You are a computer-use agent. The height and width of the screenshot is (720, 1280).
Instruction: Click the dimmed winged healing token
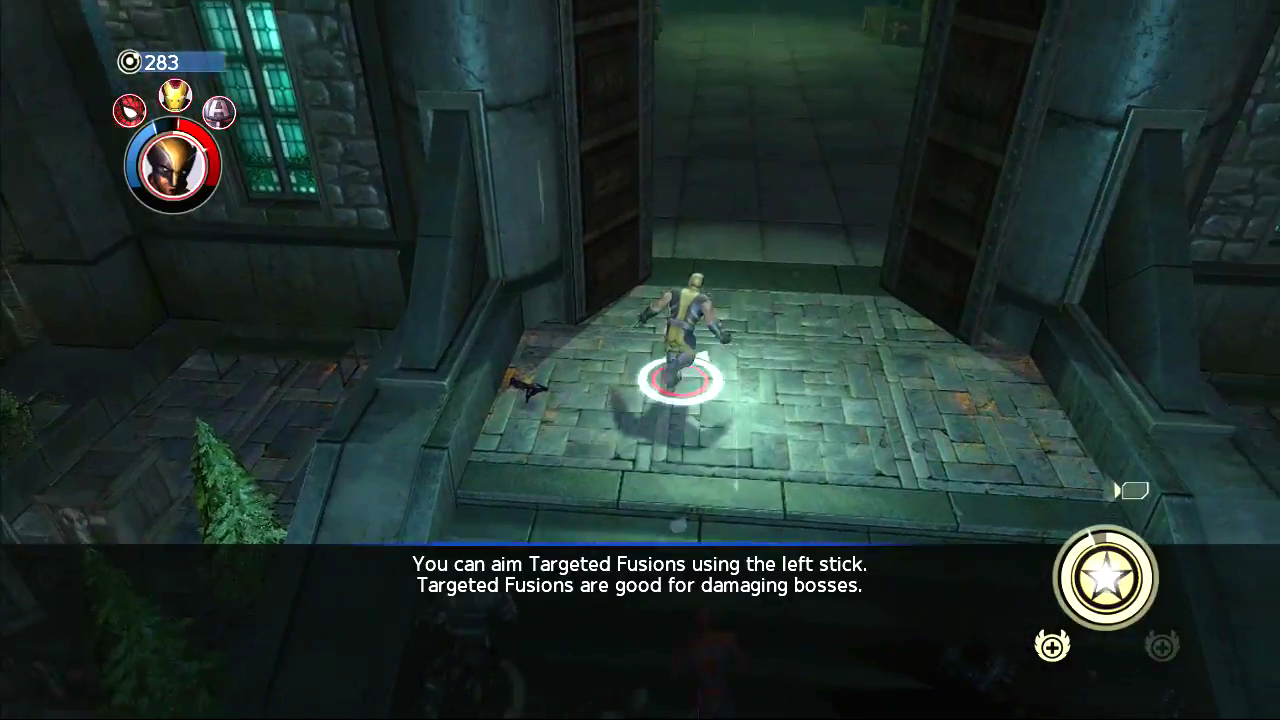pos(1161,646)
